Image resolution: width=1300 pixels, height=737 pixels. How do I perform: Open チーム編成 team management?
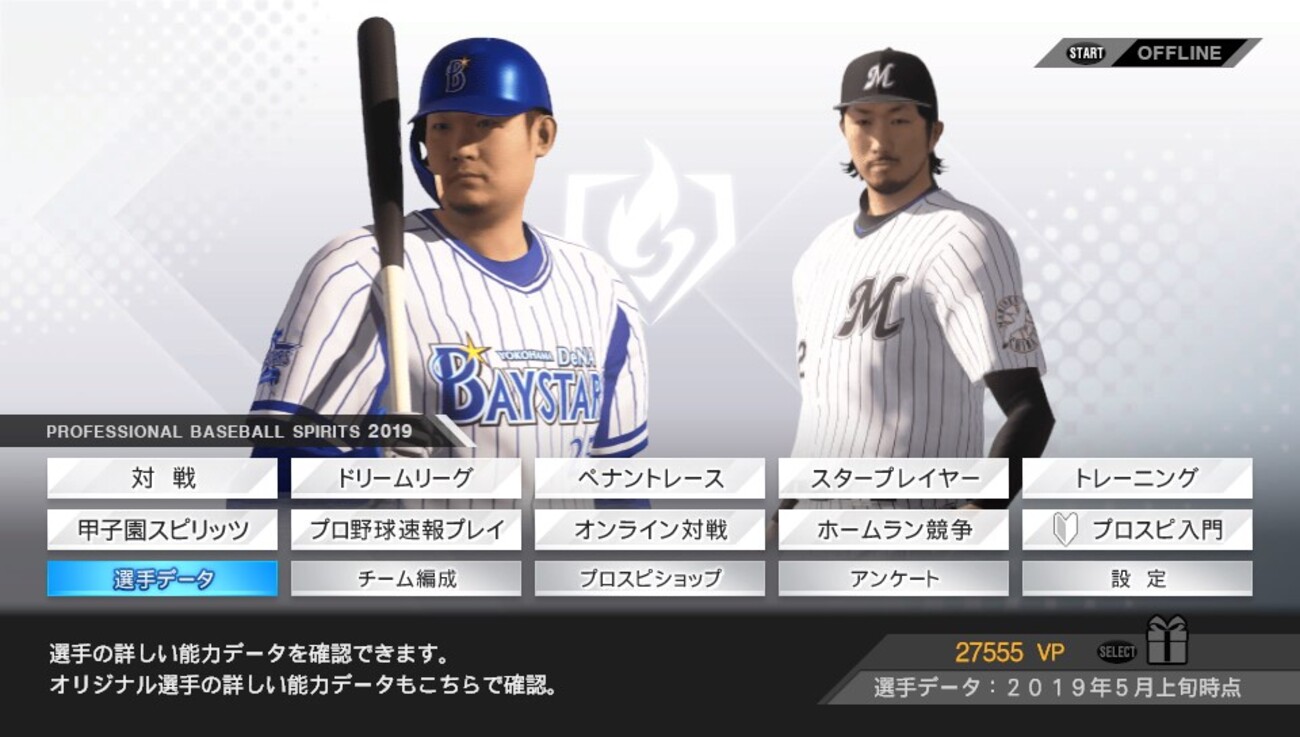[x=405, y=577]
